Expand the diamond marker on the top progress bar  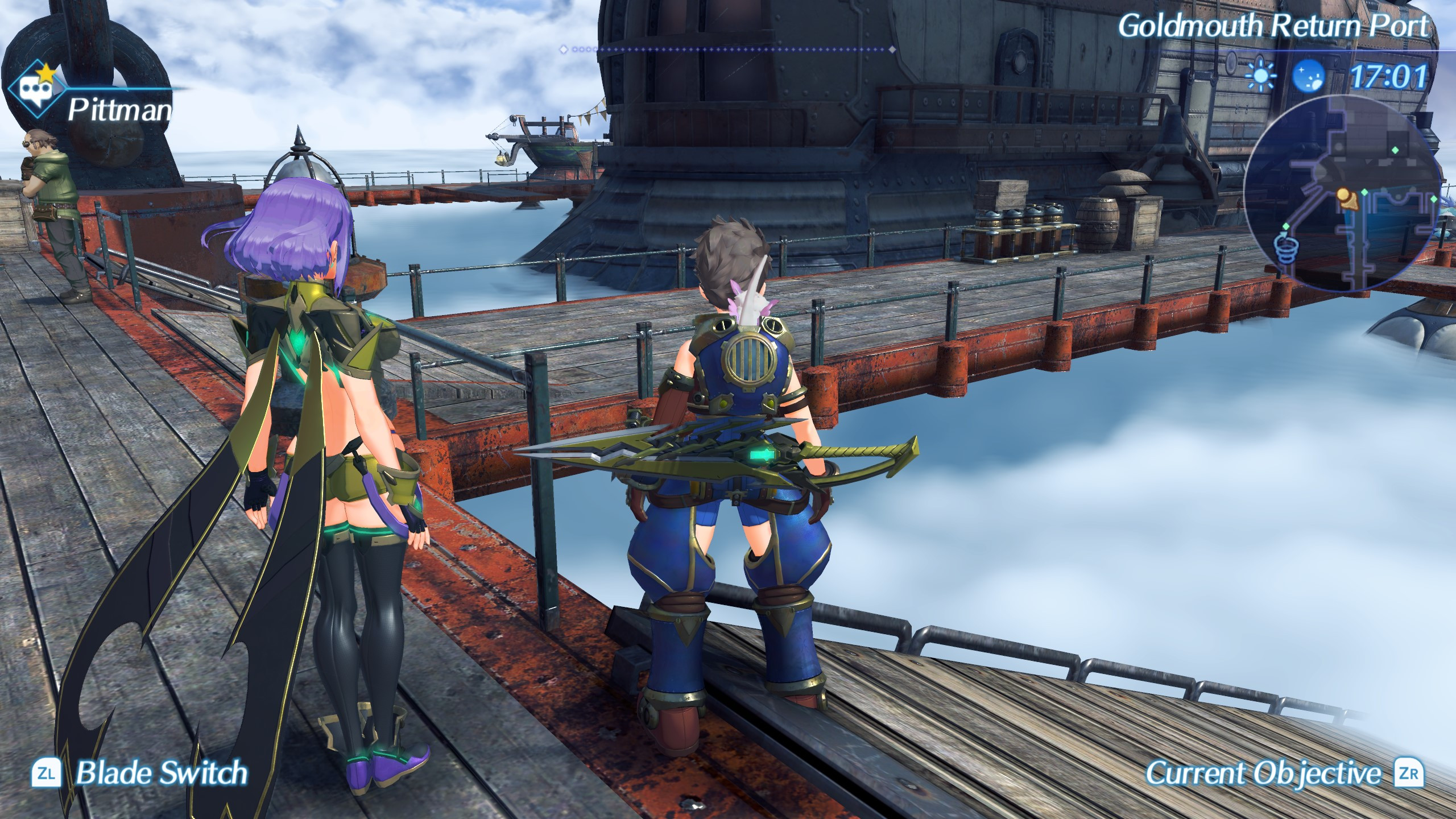tap(564, 49)
